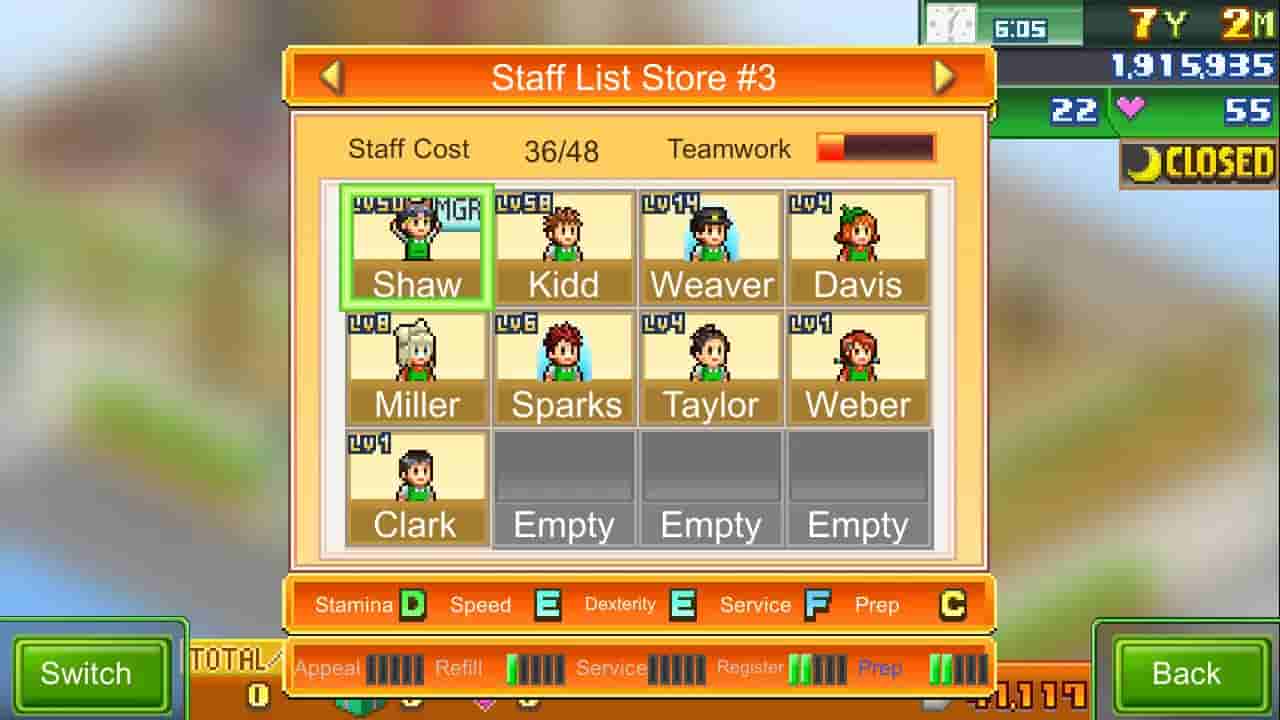Click the Staff List Store #3 title
Viewport: 1280px width, 720px height.
click(637, 77)
